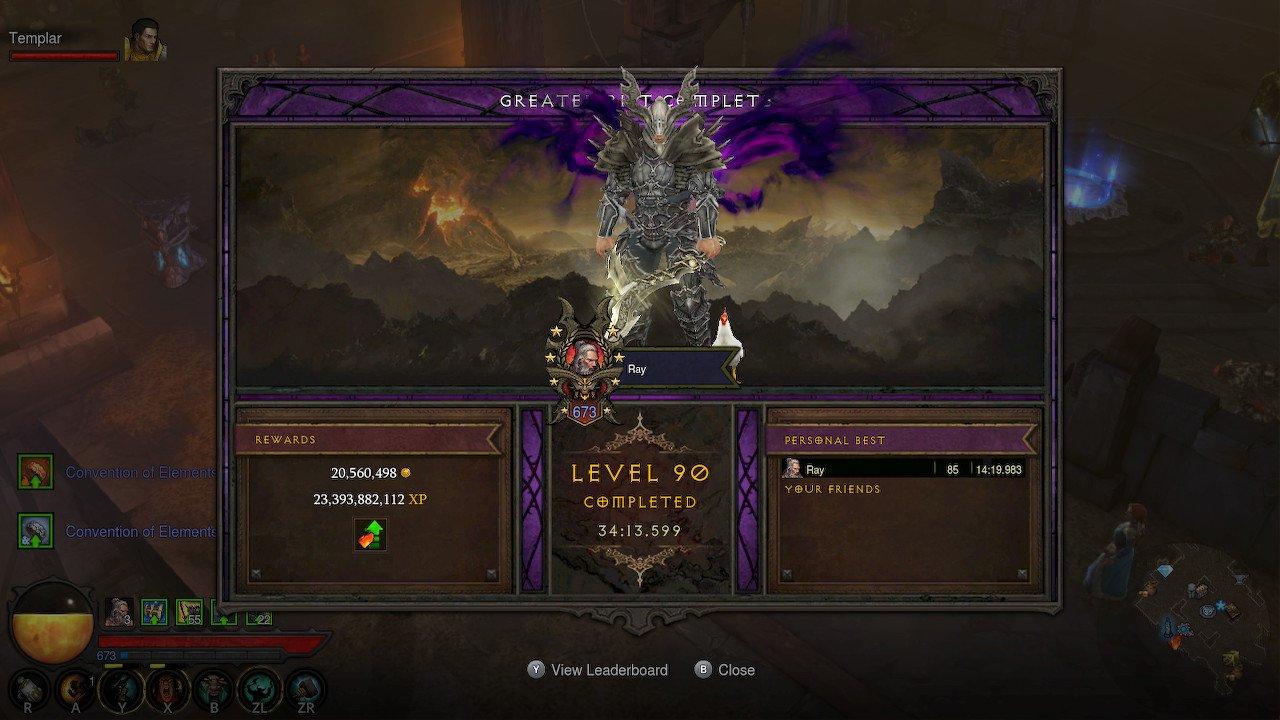The height and width of the screenshot is (720, 1280).
Task: Click the grey-haired portrait buff icon
Action: click(x=119, y=611)
